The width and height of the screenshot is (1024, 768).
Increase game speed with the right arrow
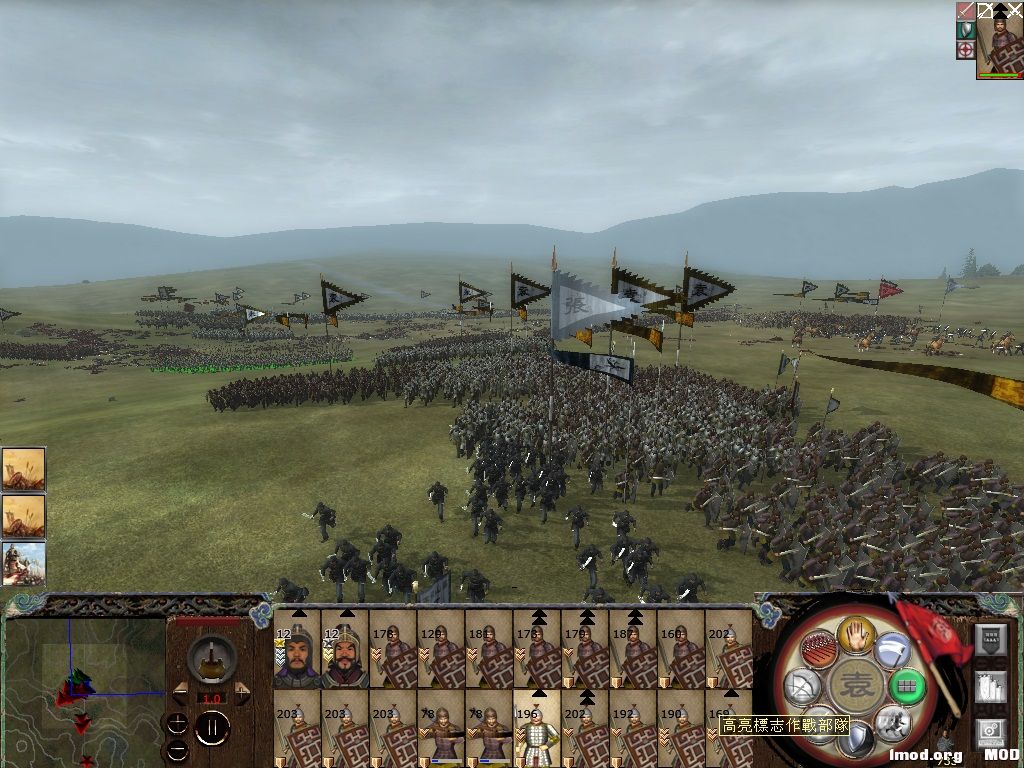point(242,693)
